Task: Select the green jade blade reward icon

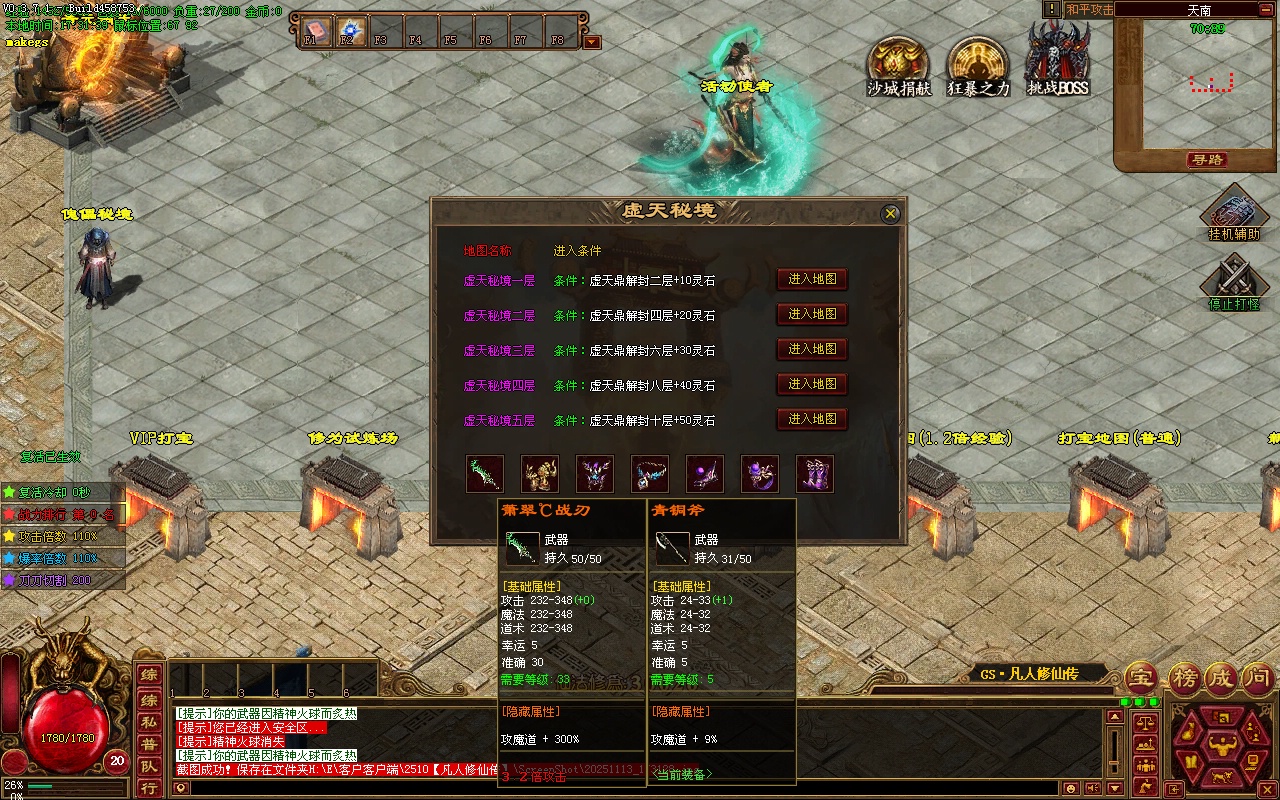Action: pos(485,474)
